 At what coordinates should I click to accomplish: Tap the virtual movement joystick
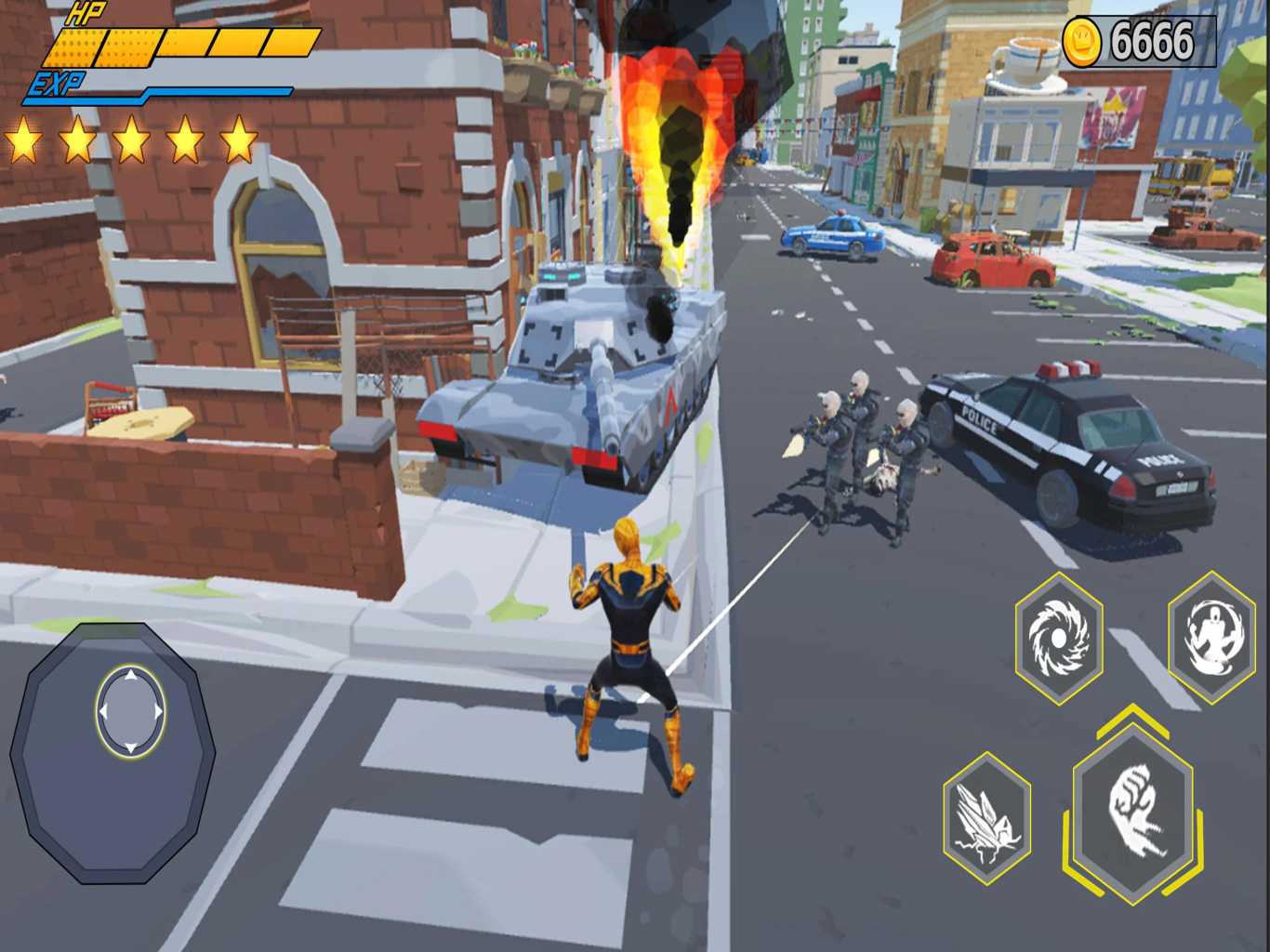tap(131, 709)
